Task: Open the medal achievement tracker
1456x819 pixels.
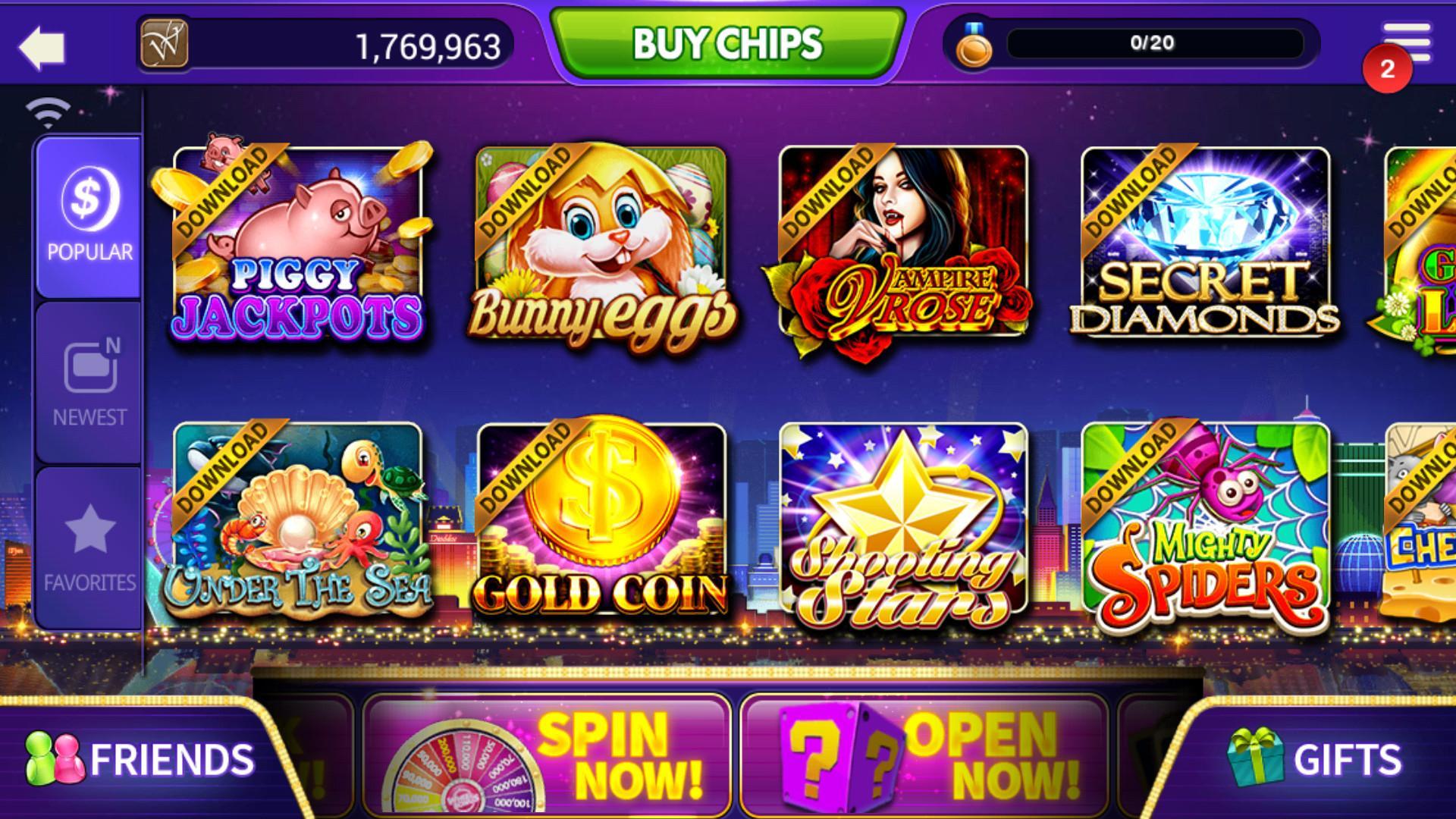Action: (x=974, y=43)
